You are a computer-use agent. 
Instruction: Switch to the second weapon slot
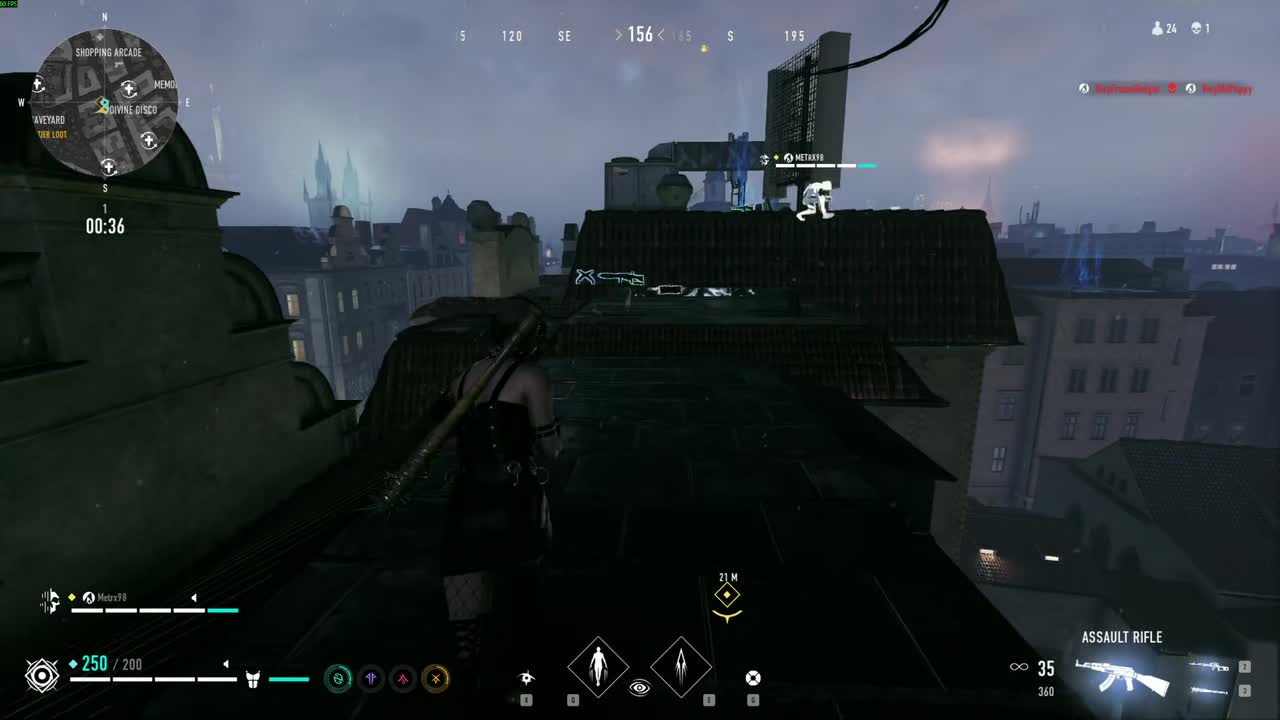pos(1210,667)
